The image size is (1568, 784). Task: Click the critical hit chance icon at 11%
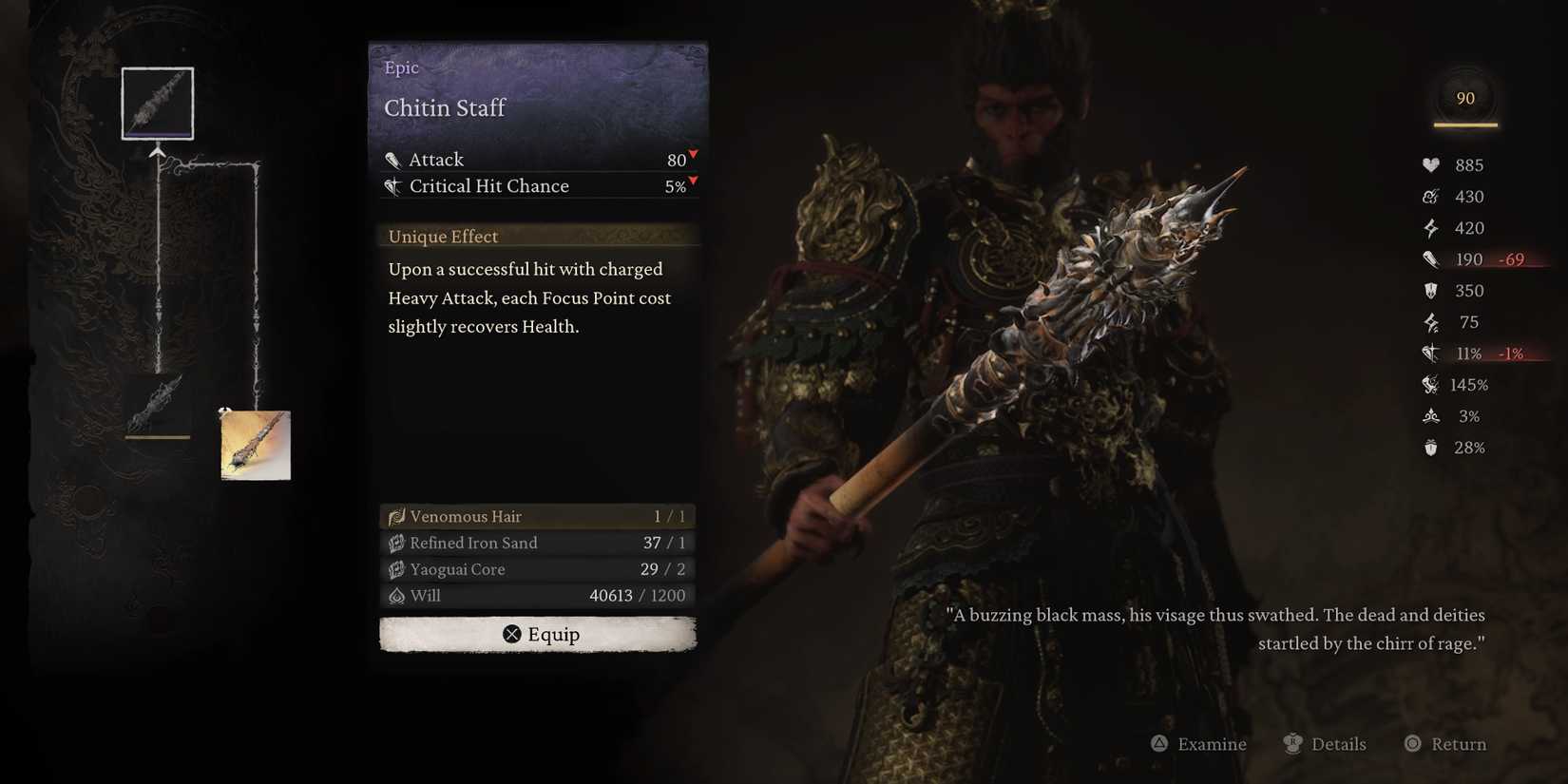point(1430,353)
